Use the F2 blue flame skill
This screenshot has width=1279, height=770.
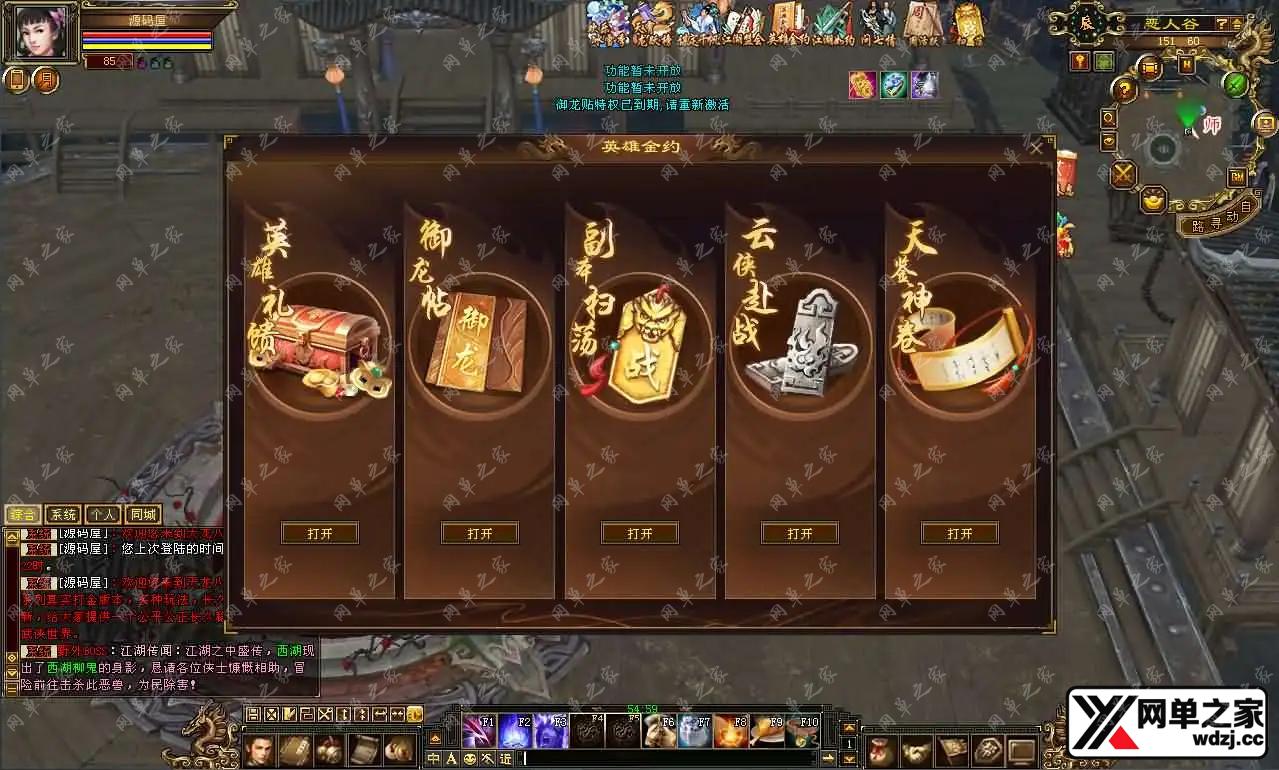(x=515, y=731)
